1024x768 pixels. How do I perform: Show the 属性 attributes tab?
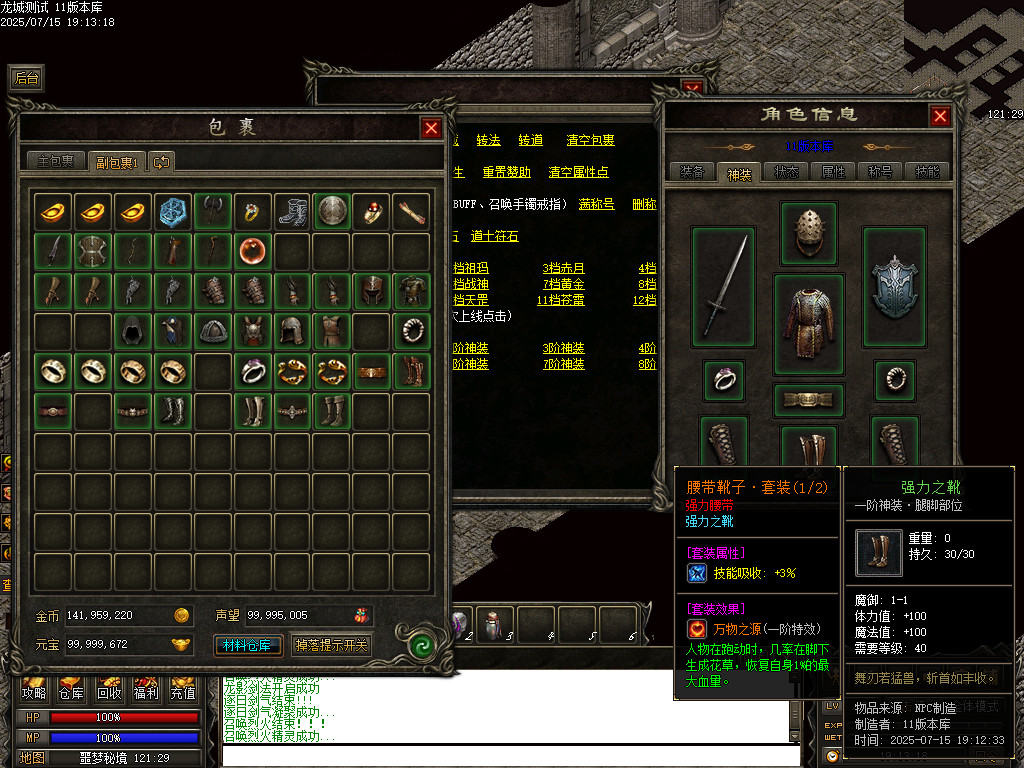[833, 172]
